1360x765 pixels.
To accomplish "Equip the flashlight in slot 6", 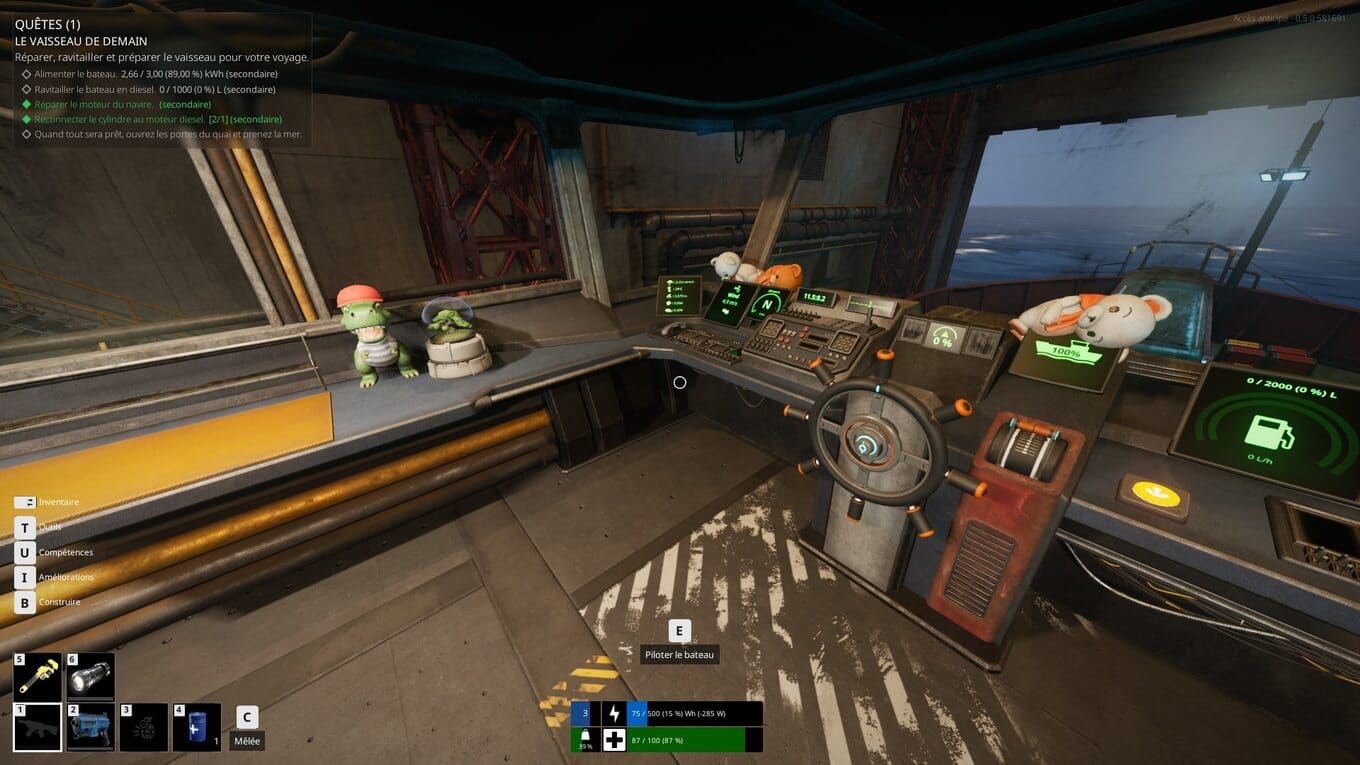I will point(91,677).
